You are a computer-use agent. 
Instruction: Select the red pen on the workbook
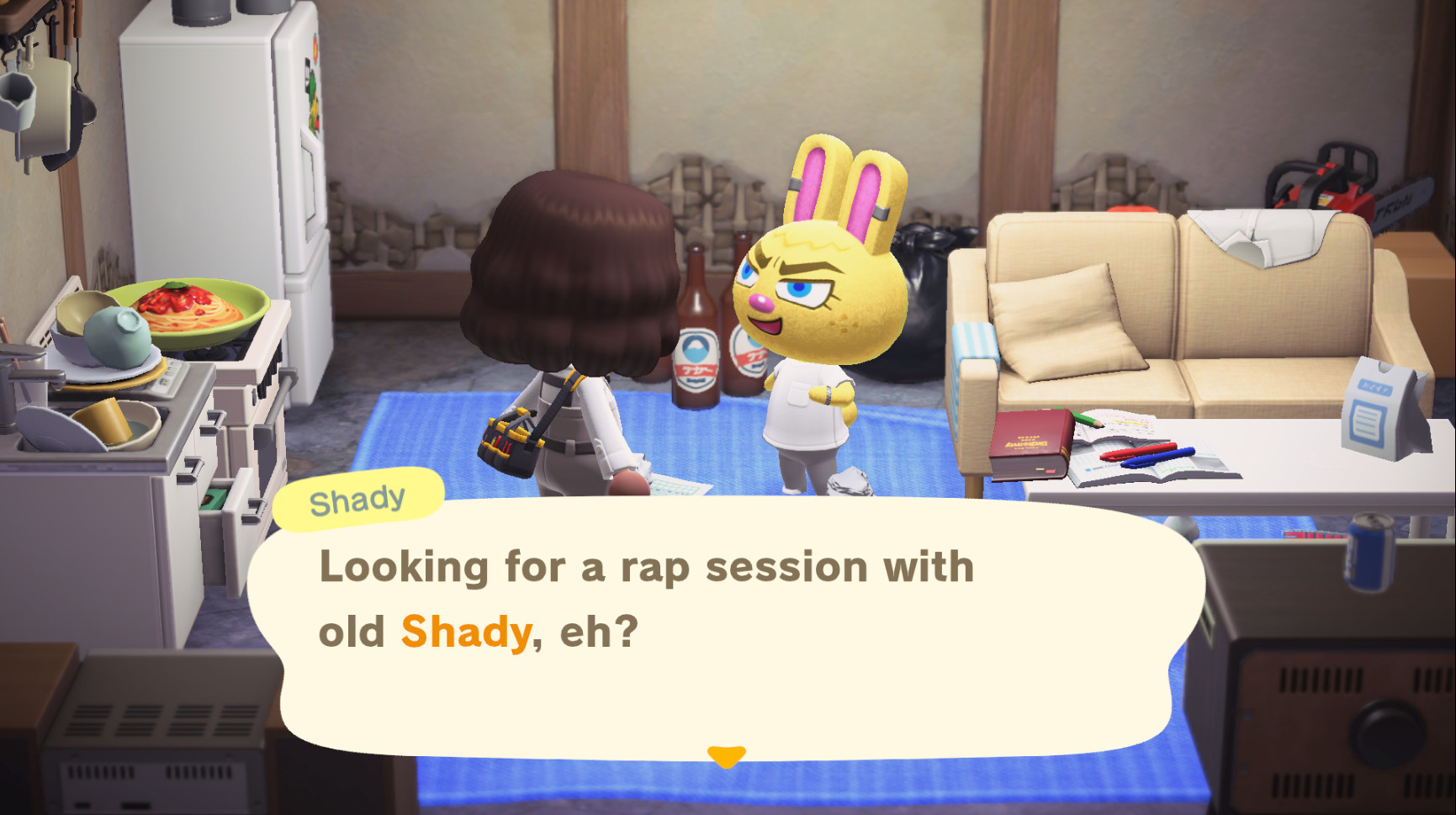1140,452
